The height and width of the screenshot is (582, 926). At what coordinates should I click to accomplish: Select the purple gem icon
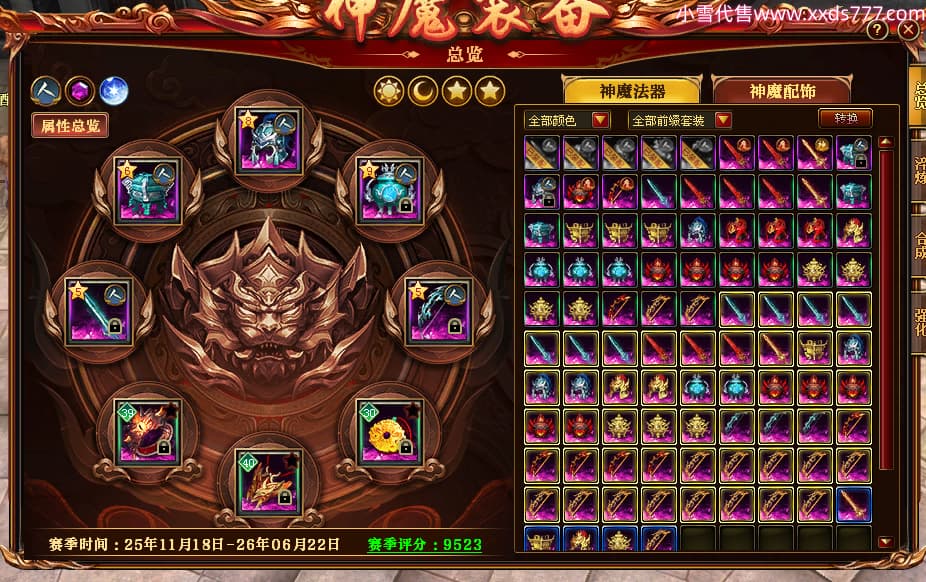tap(79, 91)
